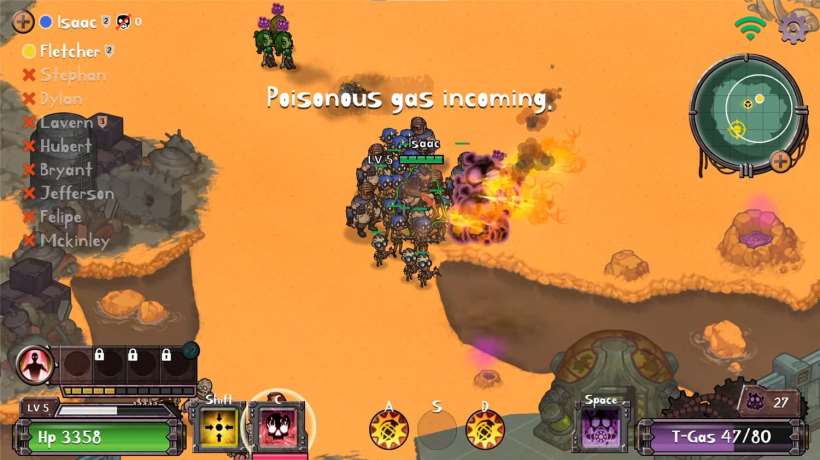
Task: Click the red human silhouette portrait
Action: tap(34, 365)
